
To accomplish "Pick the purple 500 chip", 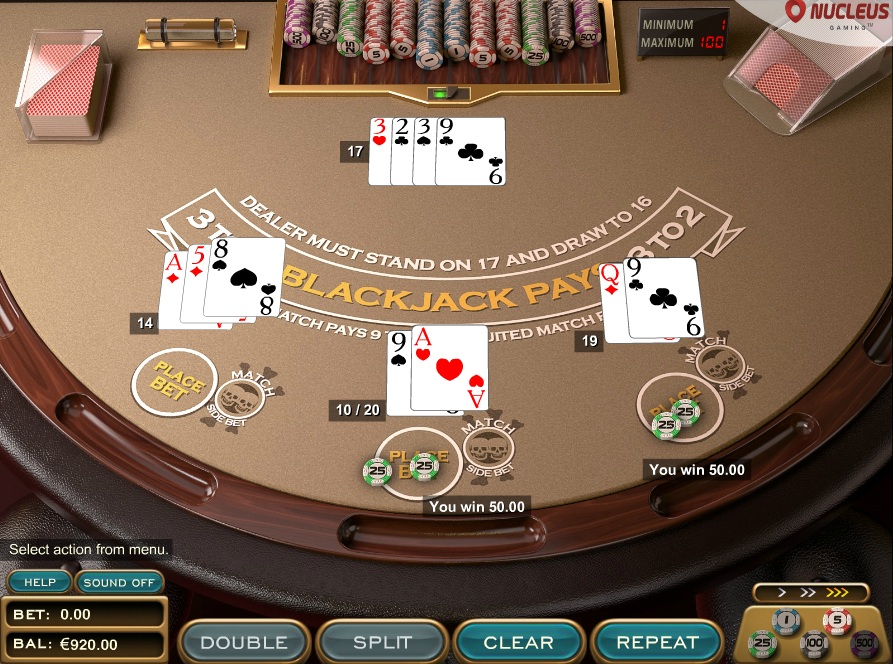I will 864,642.
